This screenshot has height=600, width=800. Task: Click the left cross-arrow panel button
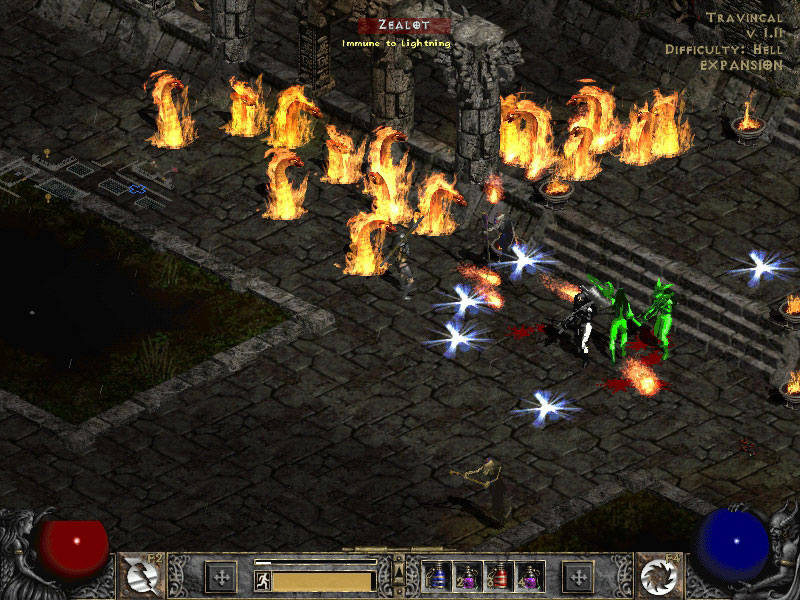[x=220, y=577]
